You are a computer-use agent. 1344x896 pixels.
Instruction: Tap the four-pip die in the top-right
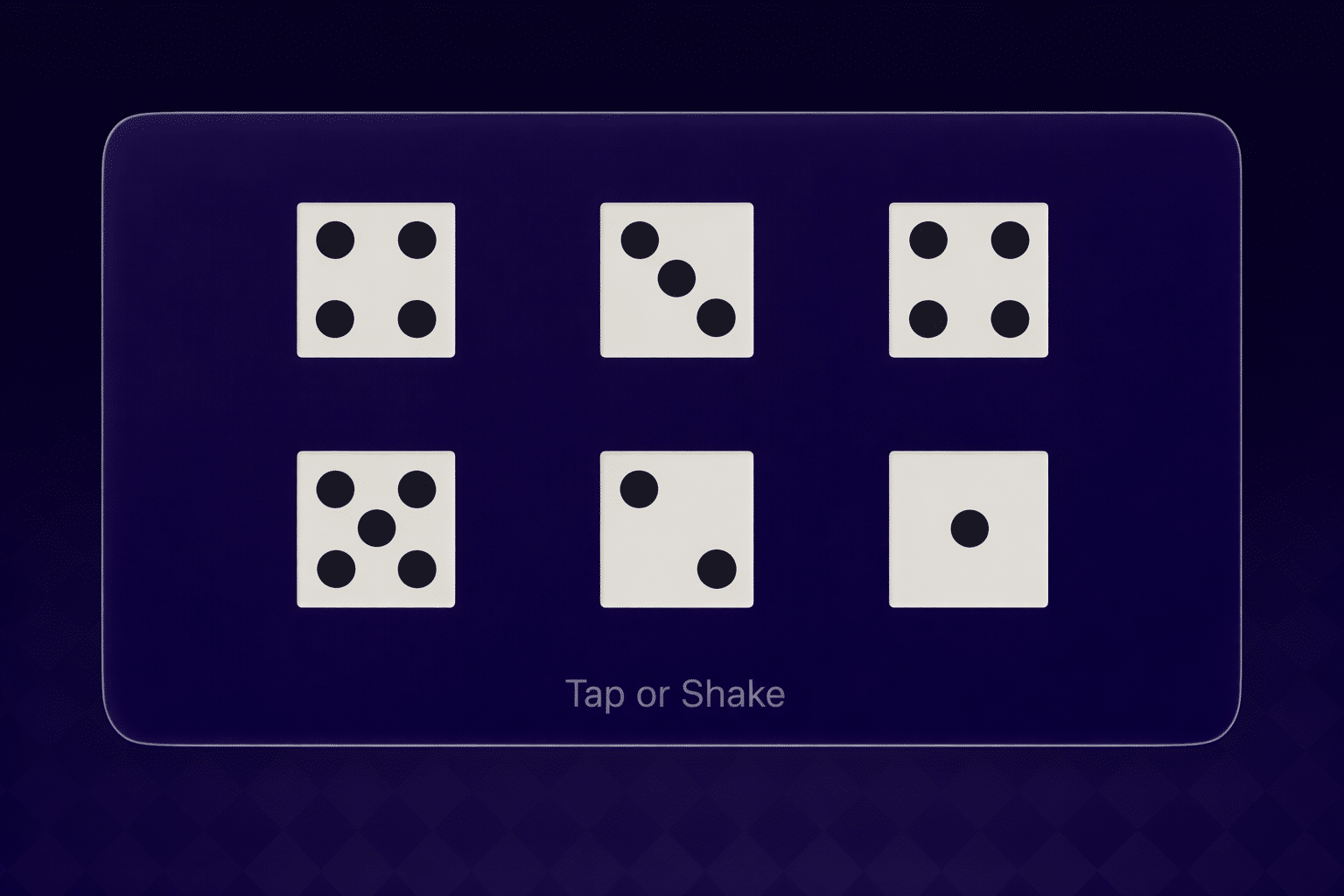coord(967,278)
